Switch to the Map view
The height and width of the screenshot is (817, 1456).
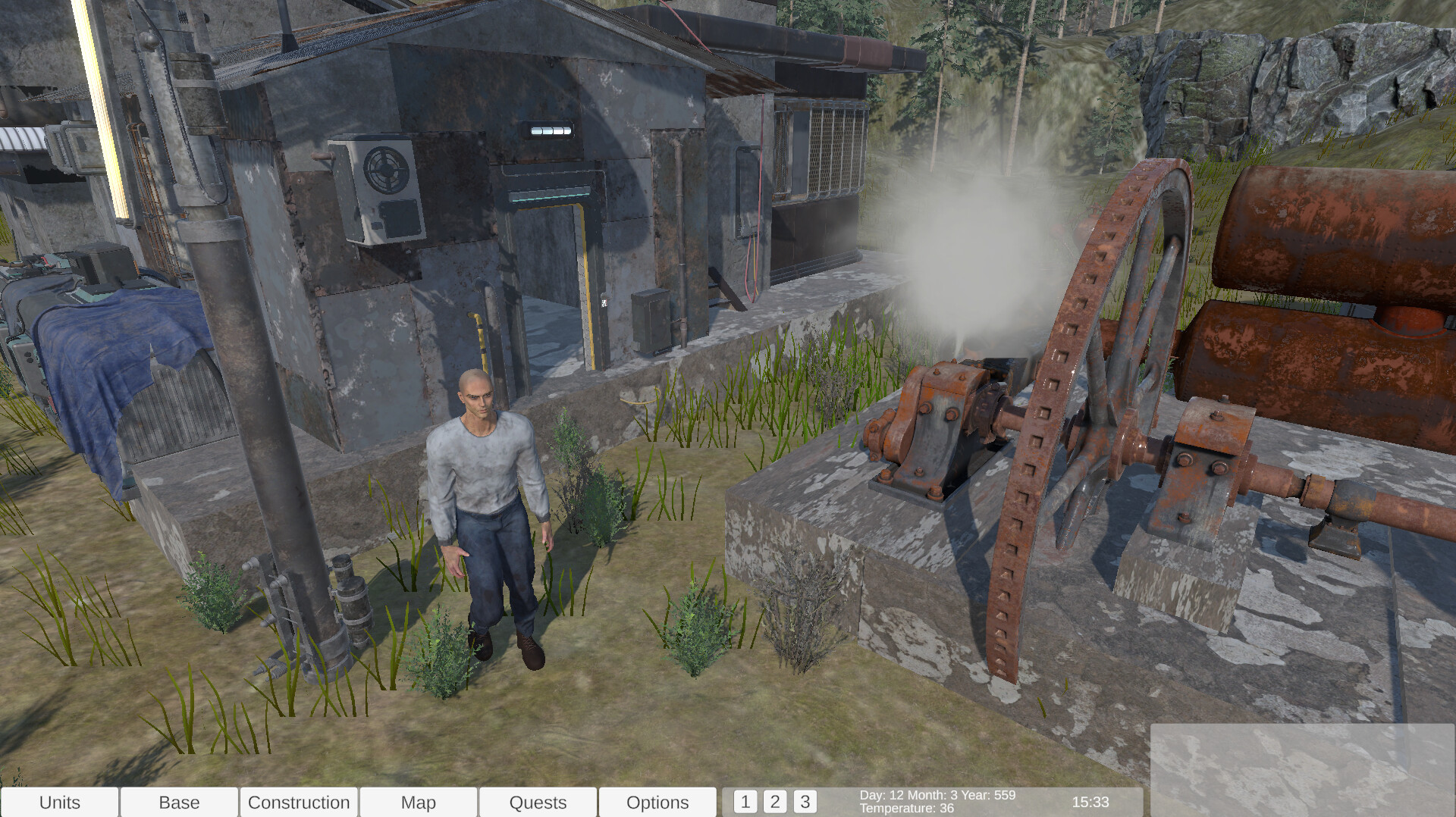point(419,802)
